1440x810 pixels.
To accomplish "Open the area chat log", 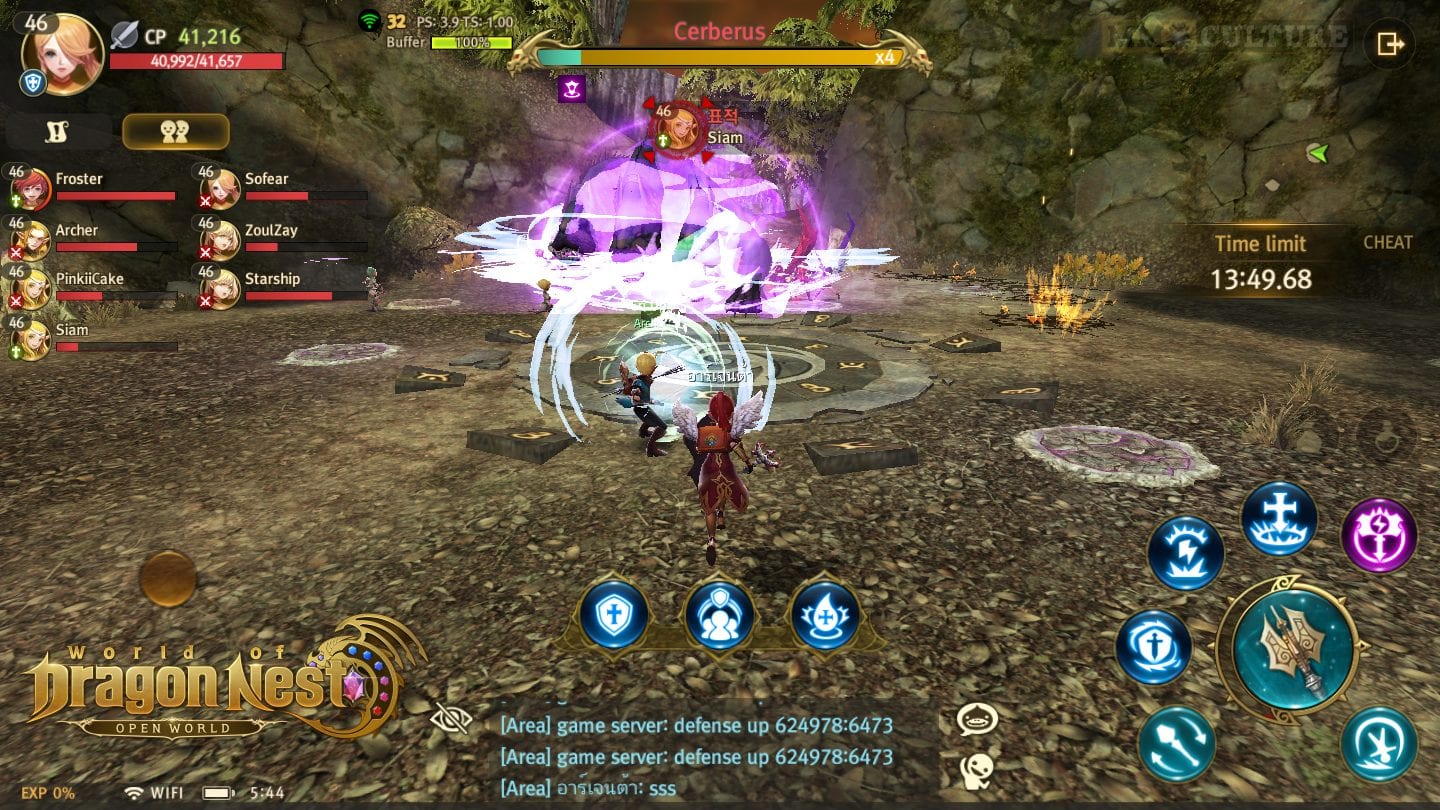I will [x=700, y=756].
